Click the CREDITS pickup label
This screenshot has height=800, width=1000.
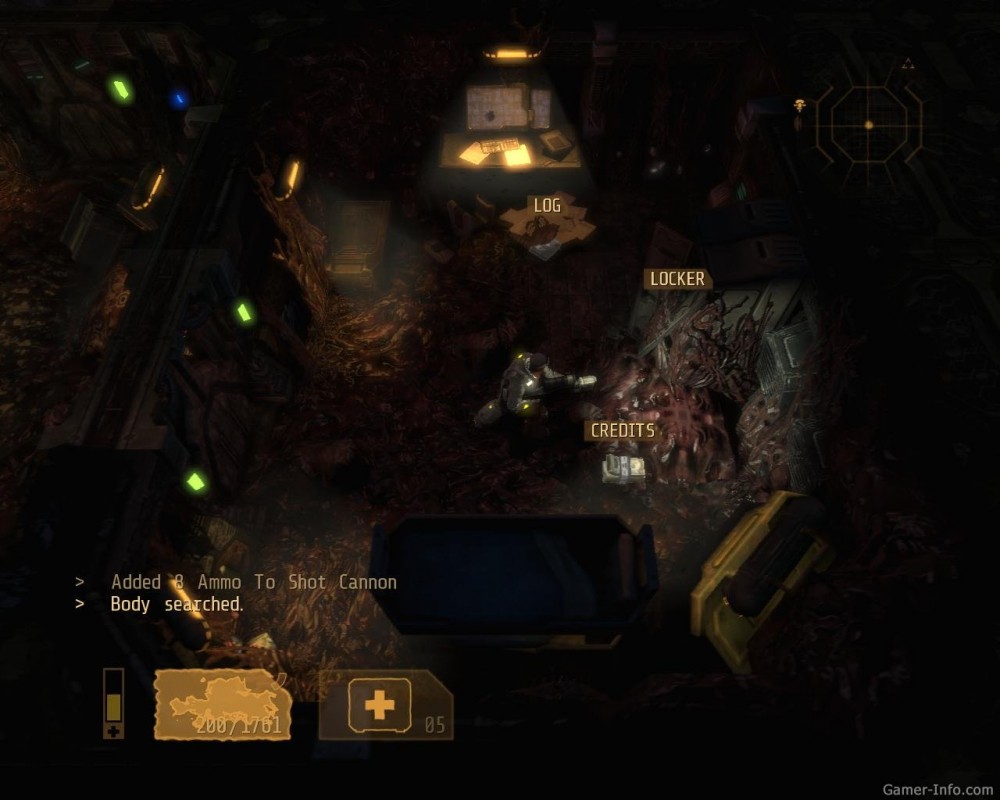622,430
